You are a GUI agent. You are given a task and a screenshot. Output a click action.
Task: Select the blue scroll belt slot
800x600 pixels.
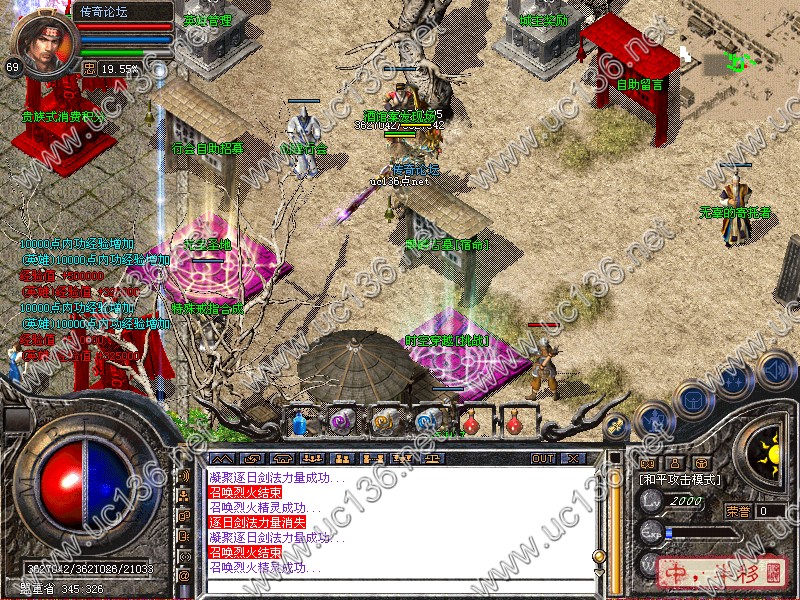pos(427,423)
